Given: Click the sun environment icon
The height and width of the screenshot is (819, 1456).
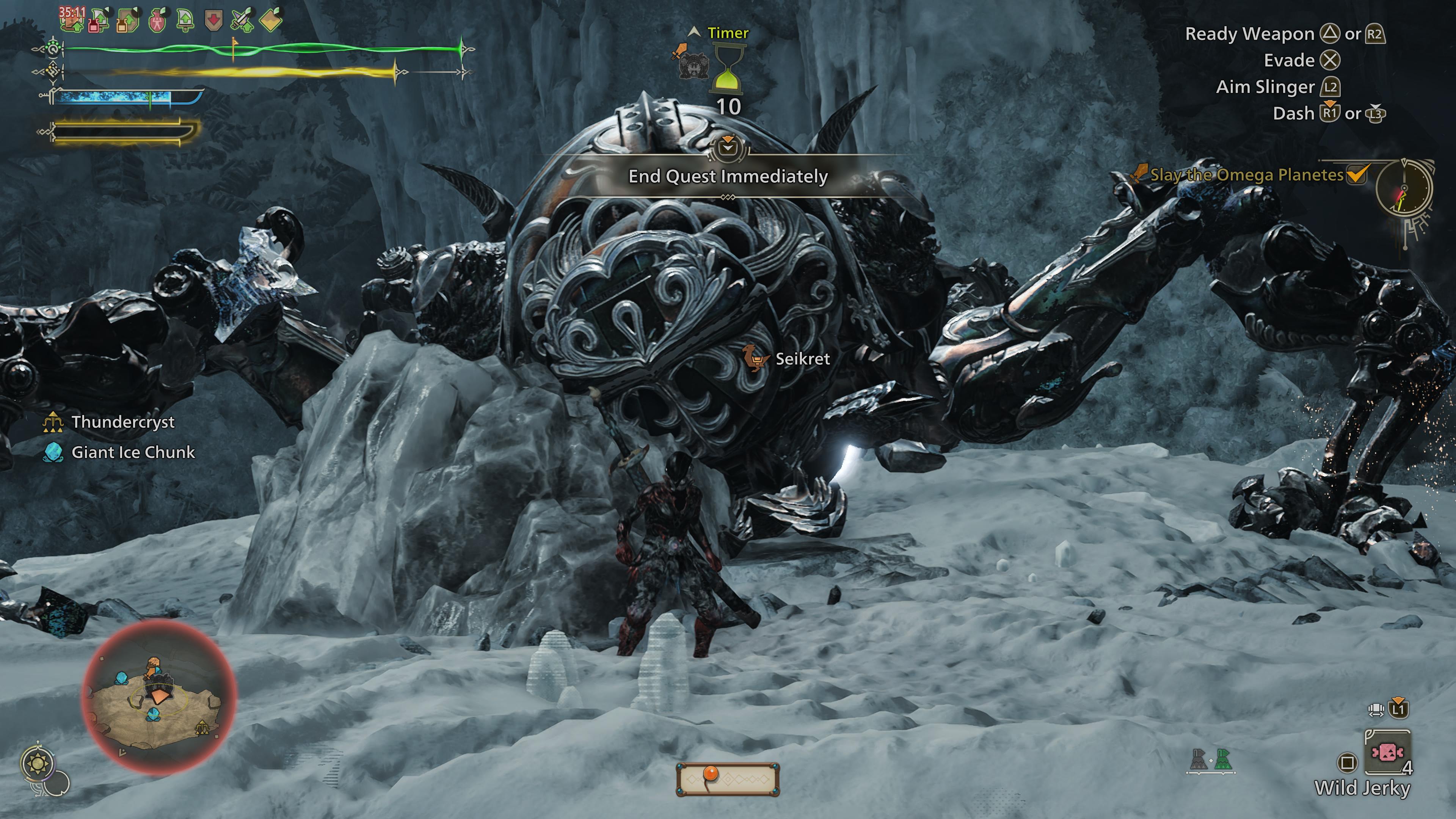Looking at the screenshot, I should (38, 764).
